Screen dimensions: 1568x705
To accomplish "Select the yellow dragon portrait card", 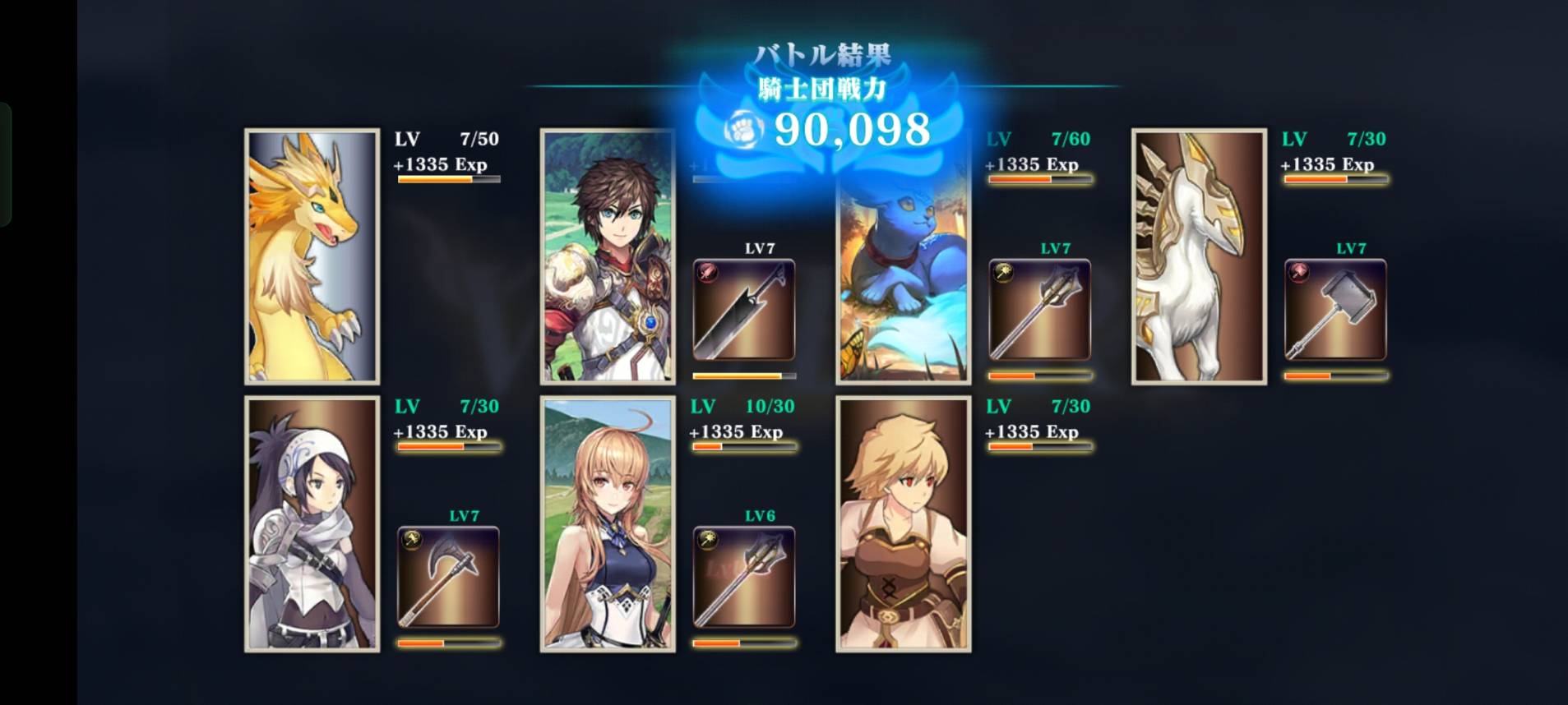I will tap(312, 256).
